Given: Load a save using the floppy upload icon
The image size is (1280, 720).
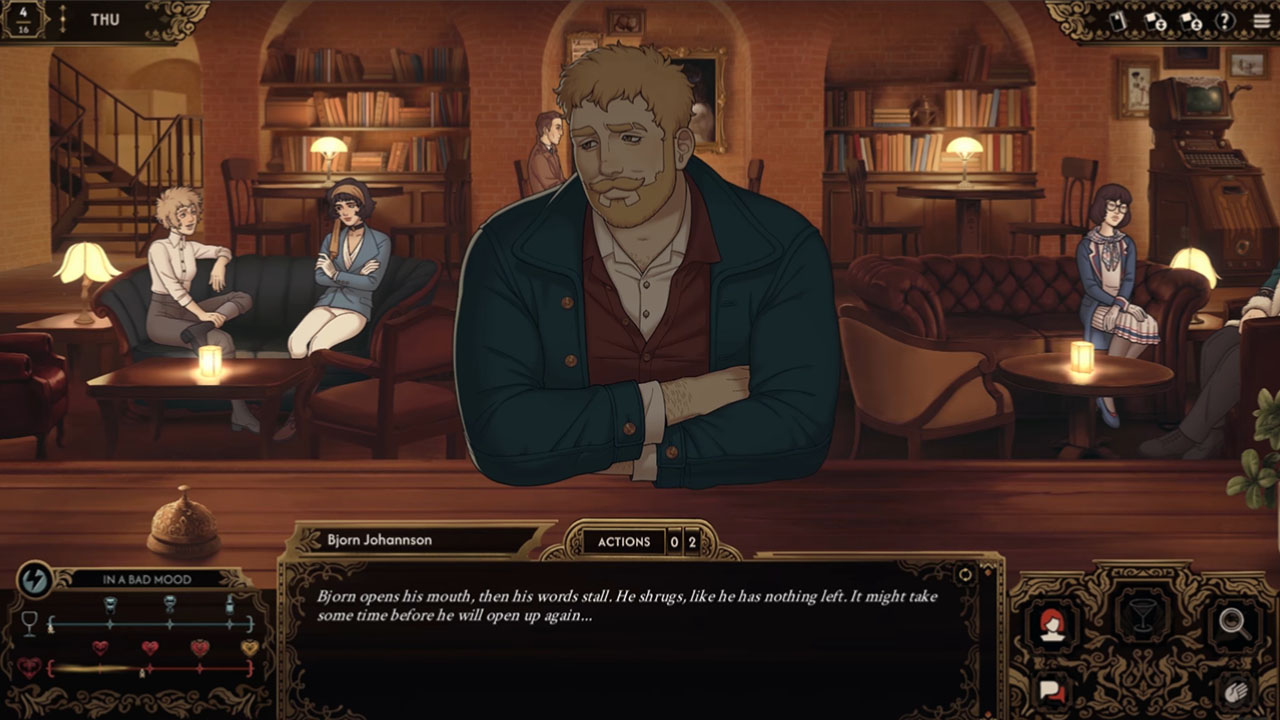Looking at the screenshot, I should (x=1190, y=20).
